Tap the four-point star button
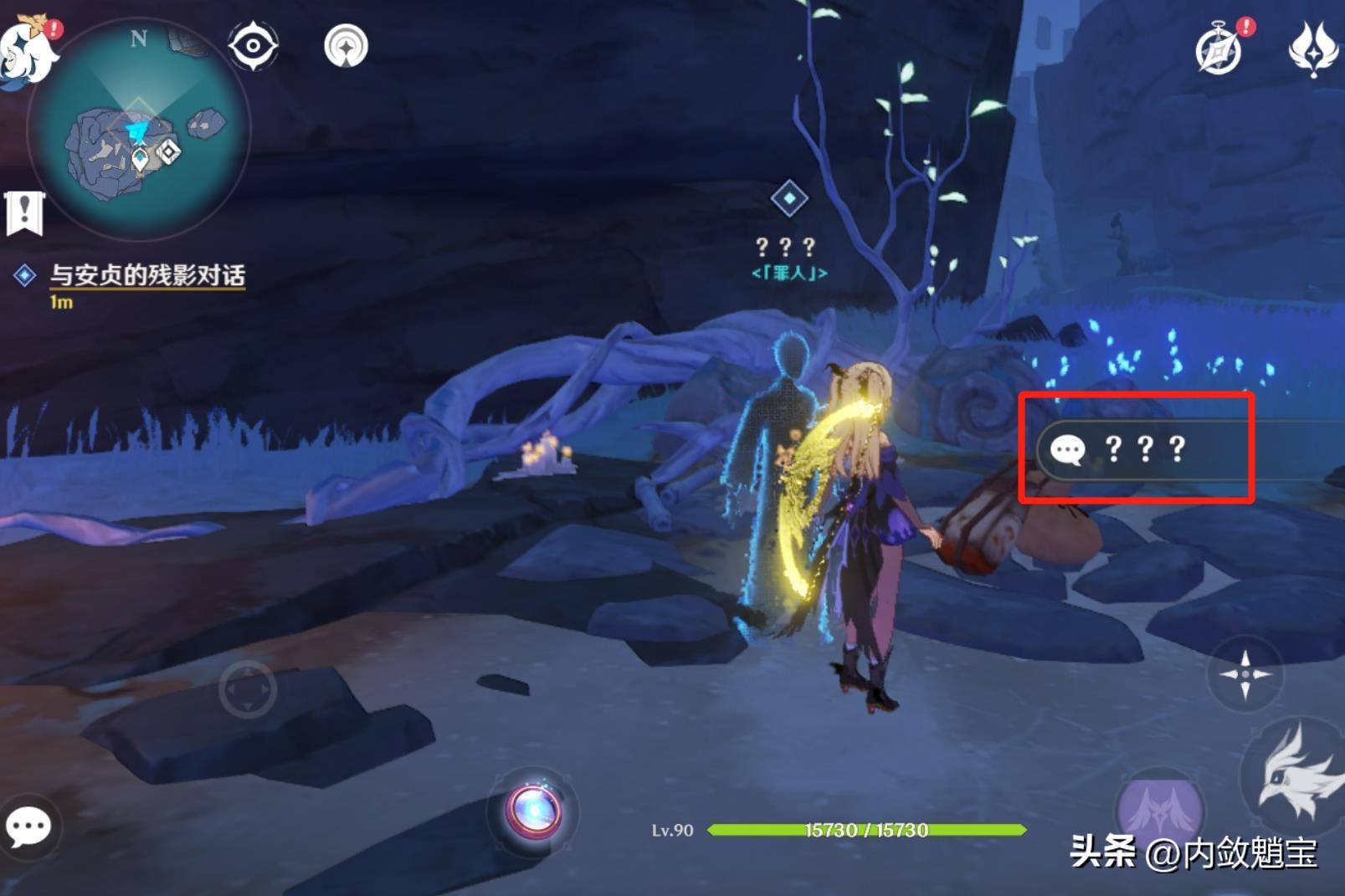Image resolution: width=1345 pixels, height=896 pixels. click(1245, 673)
